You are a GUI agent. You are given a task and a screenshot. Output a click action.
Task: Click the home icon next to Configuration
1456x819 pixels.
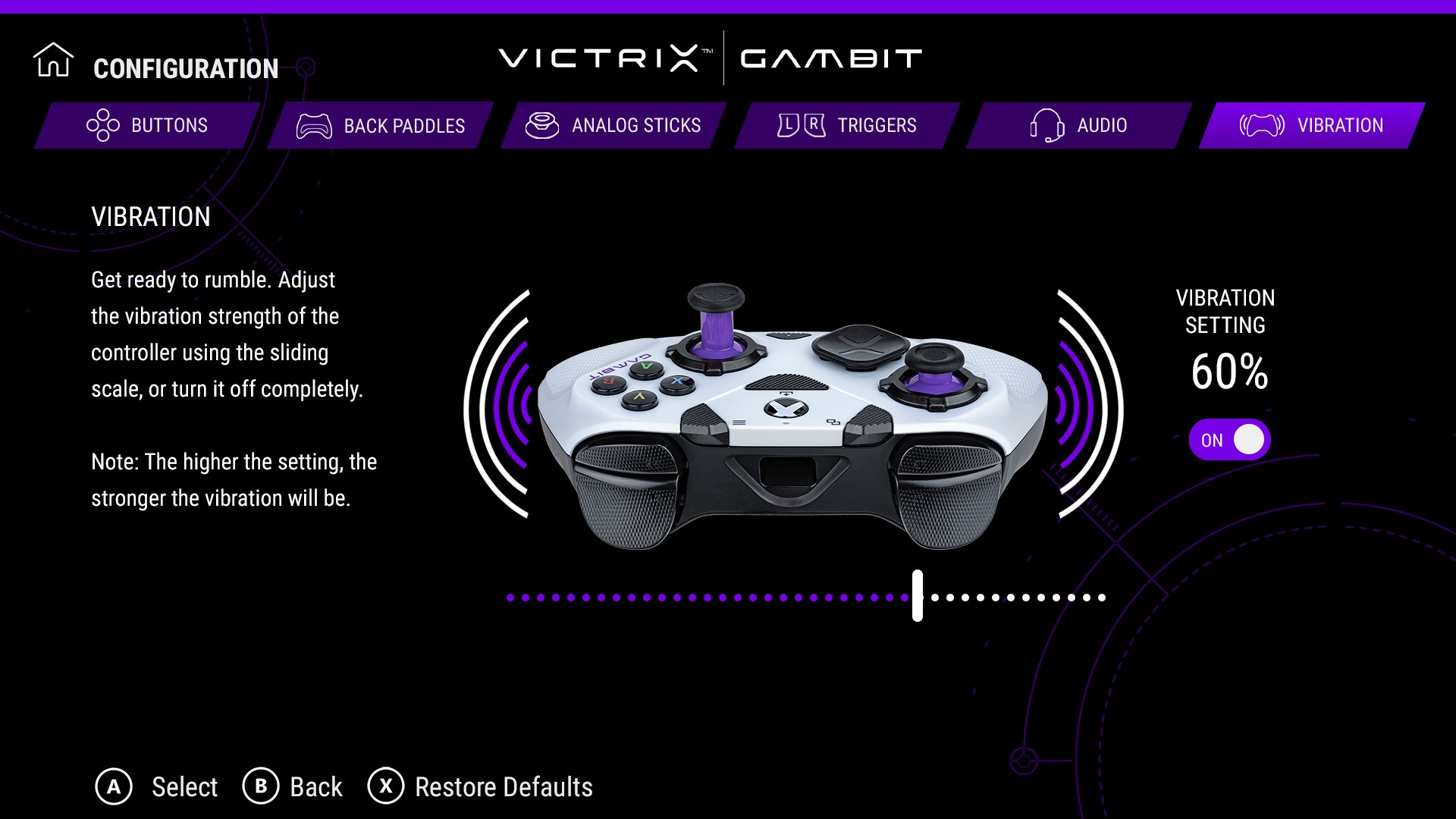pyautogui.click(x=52, y=61)
